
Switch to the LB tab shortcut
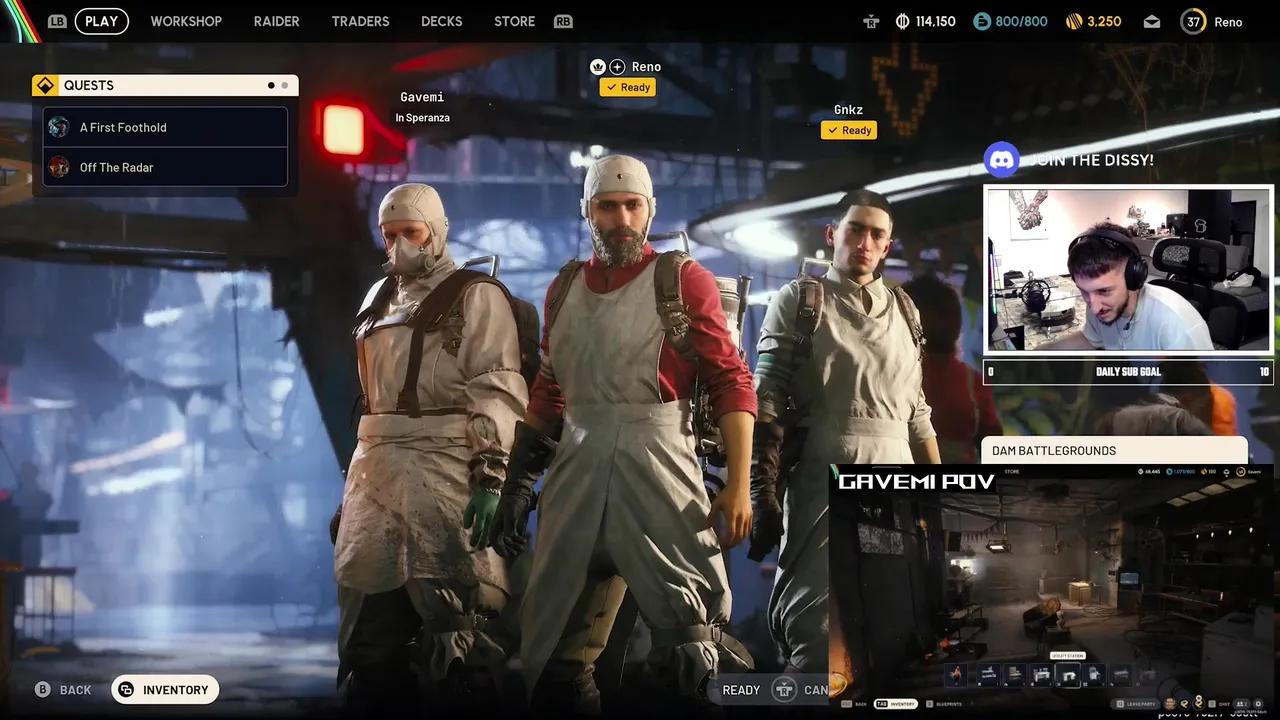(x=57, y=20)
